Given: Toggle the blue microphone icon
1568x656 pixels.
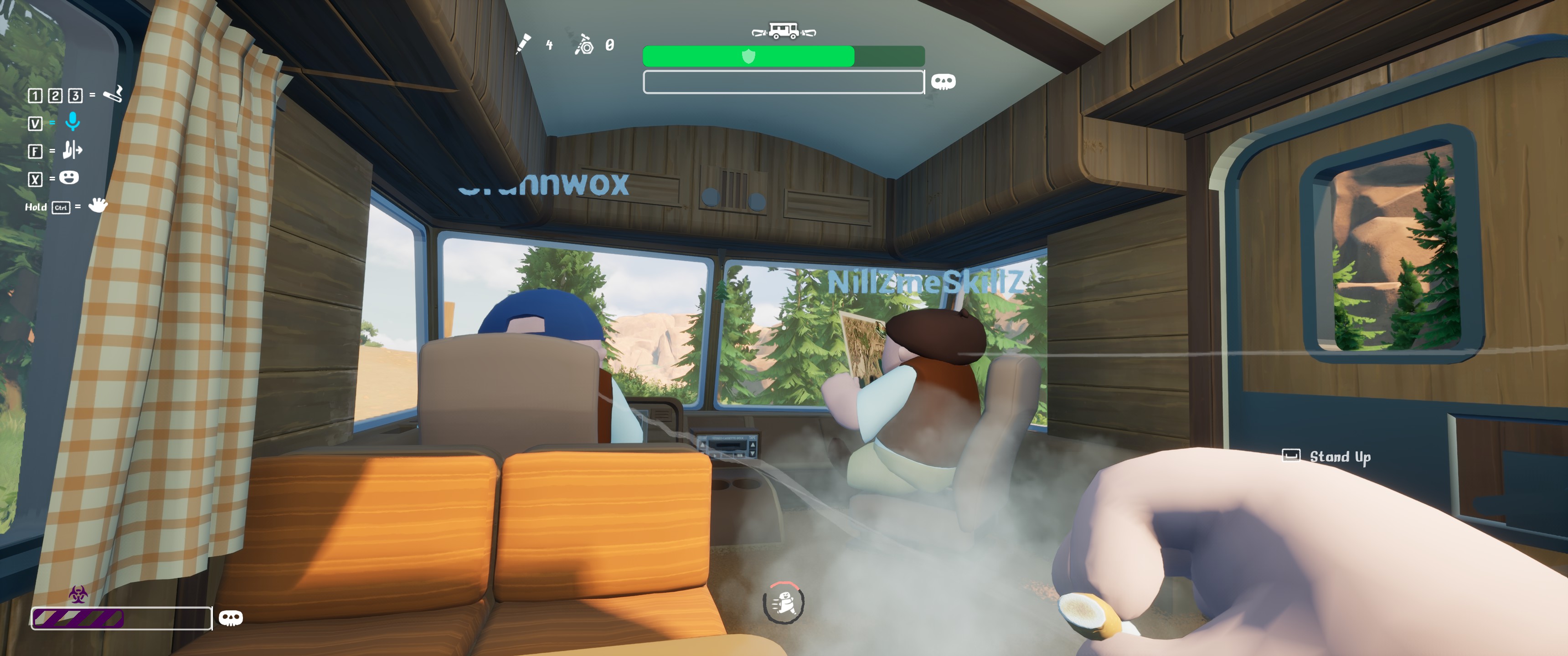Looking at the screenshot, I should pyautogui.click(x=72, y=122).
